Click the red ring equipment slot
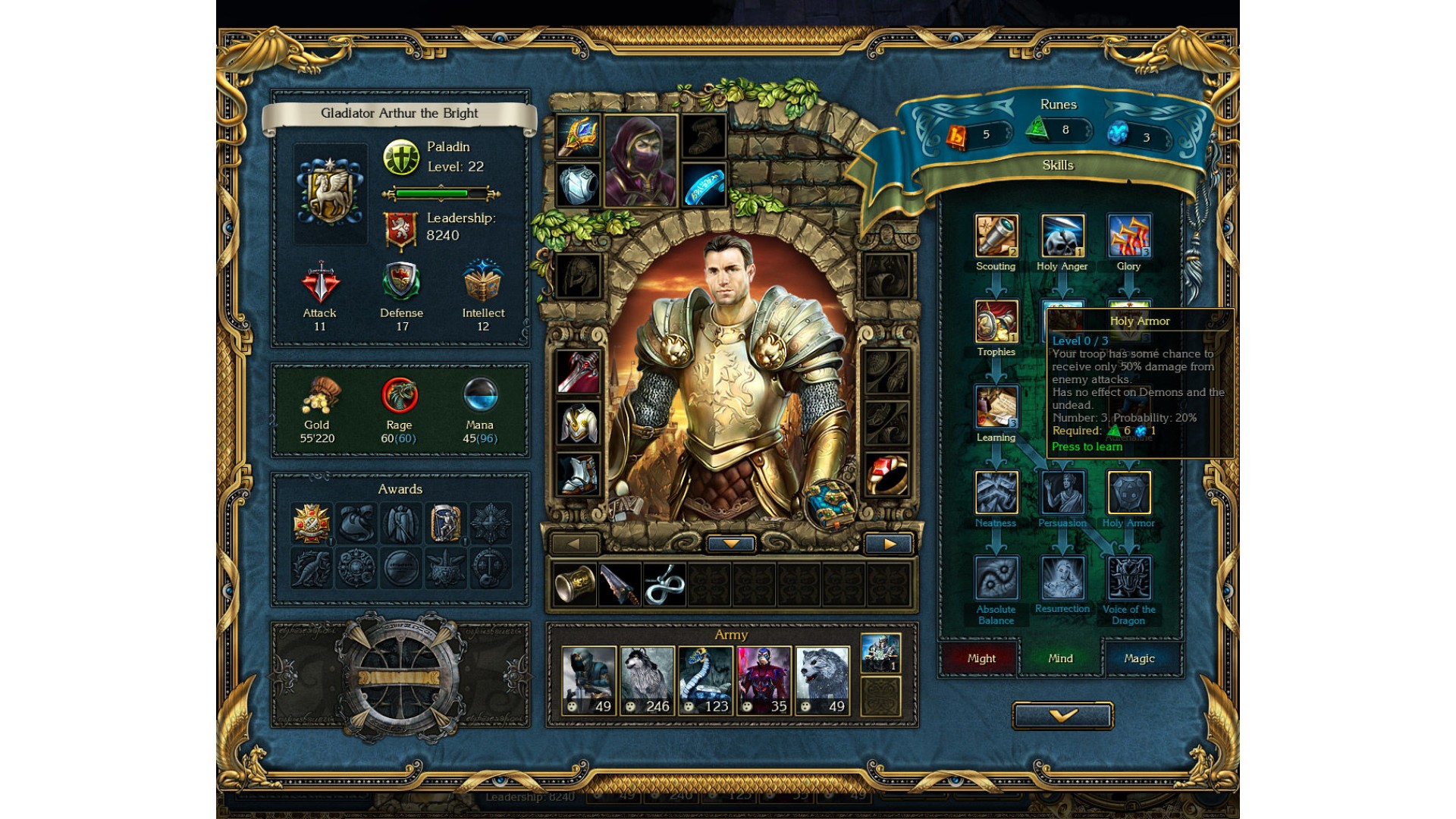 tap(886, 475)
